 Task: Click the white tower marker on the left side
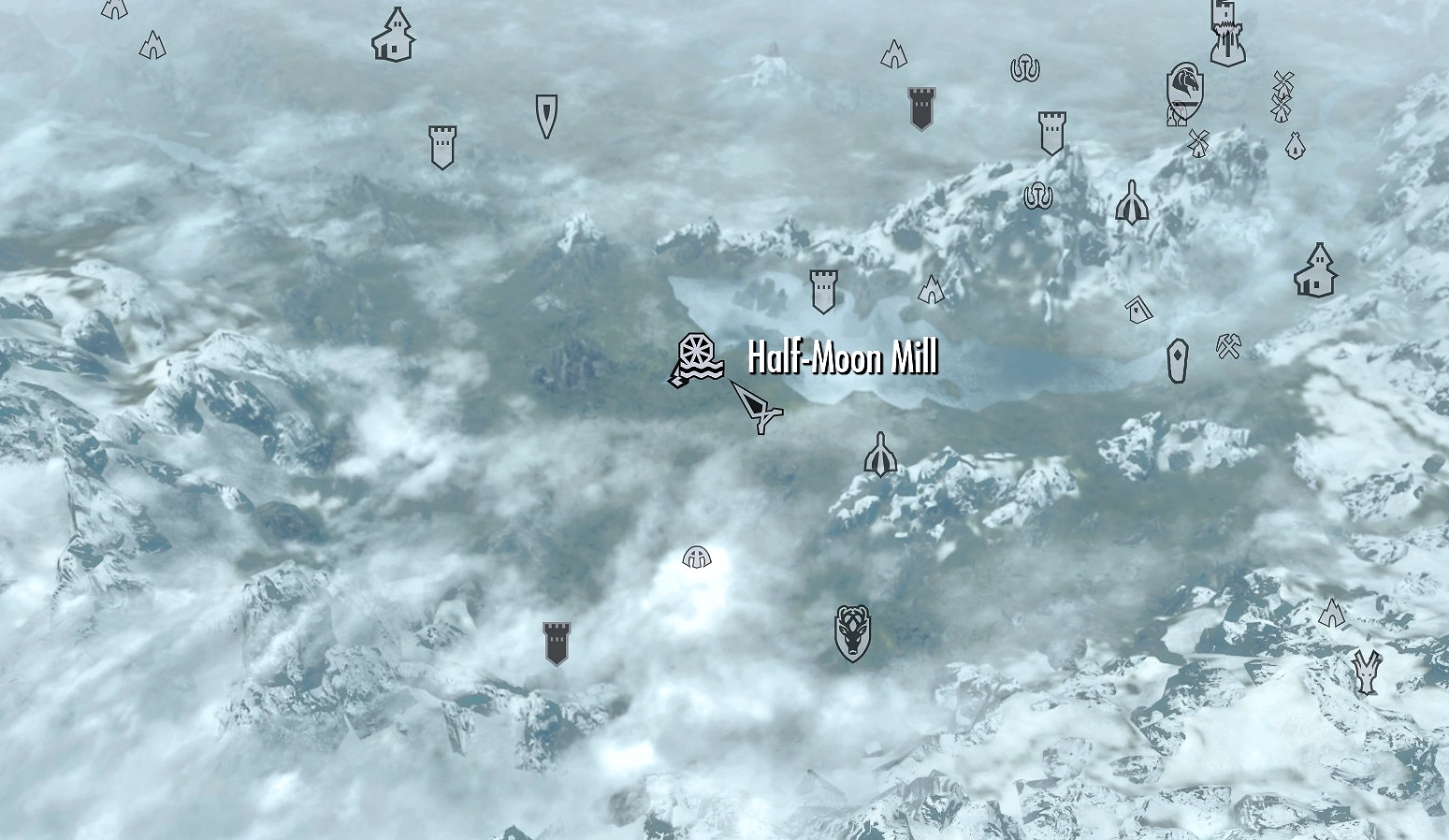pyautogui.click(x=442, y=146)
